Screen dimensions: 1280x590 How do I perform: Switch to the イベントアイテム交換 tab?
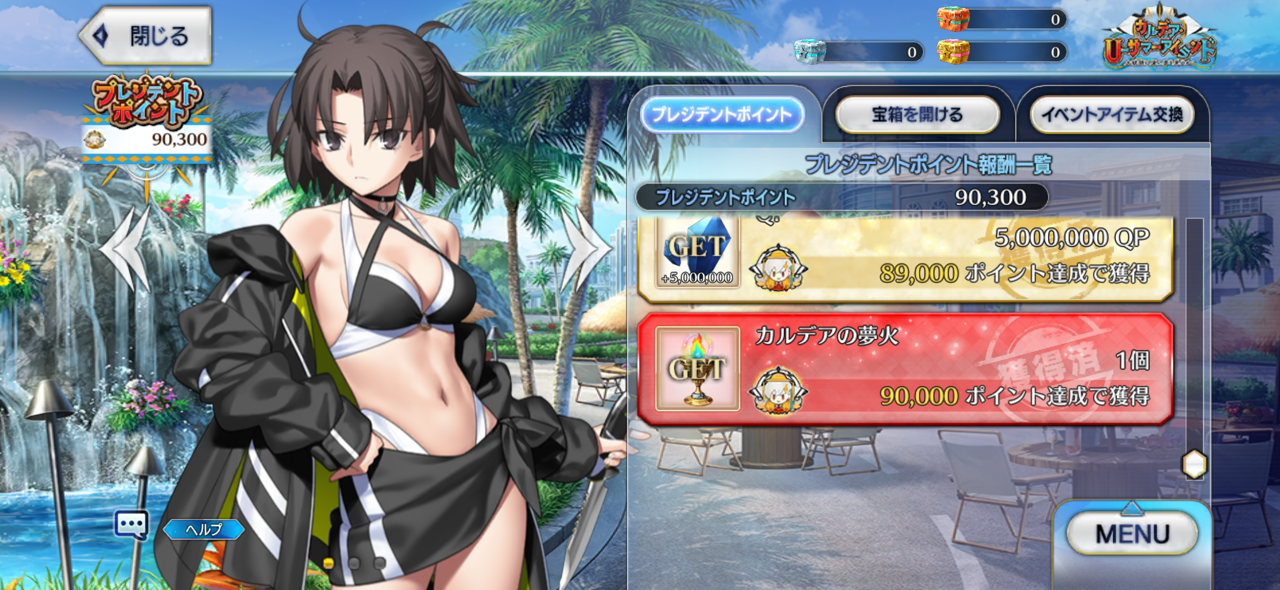click(x=1111, y=115)
